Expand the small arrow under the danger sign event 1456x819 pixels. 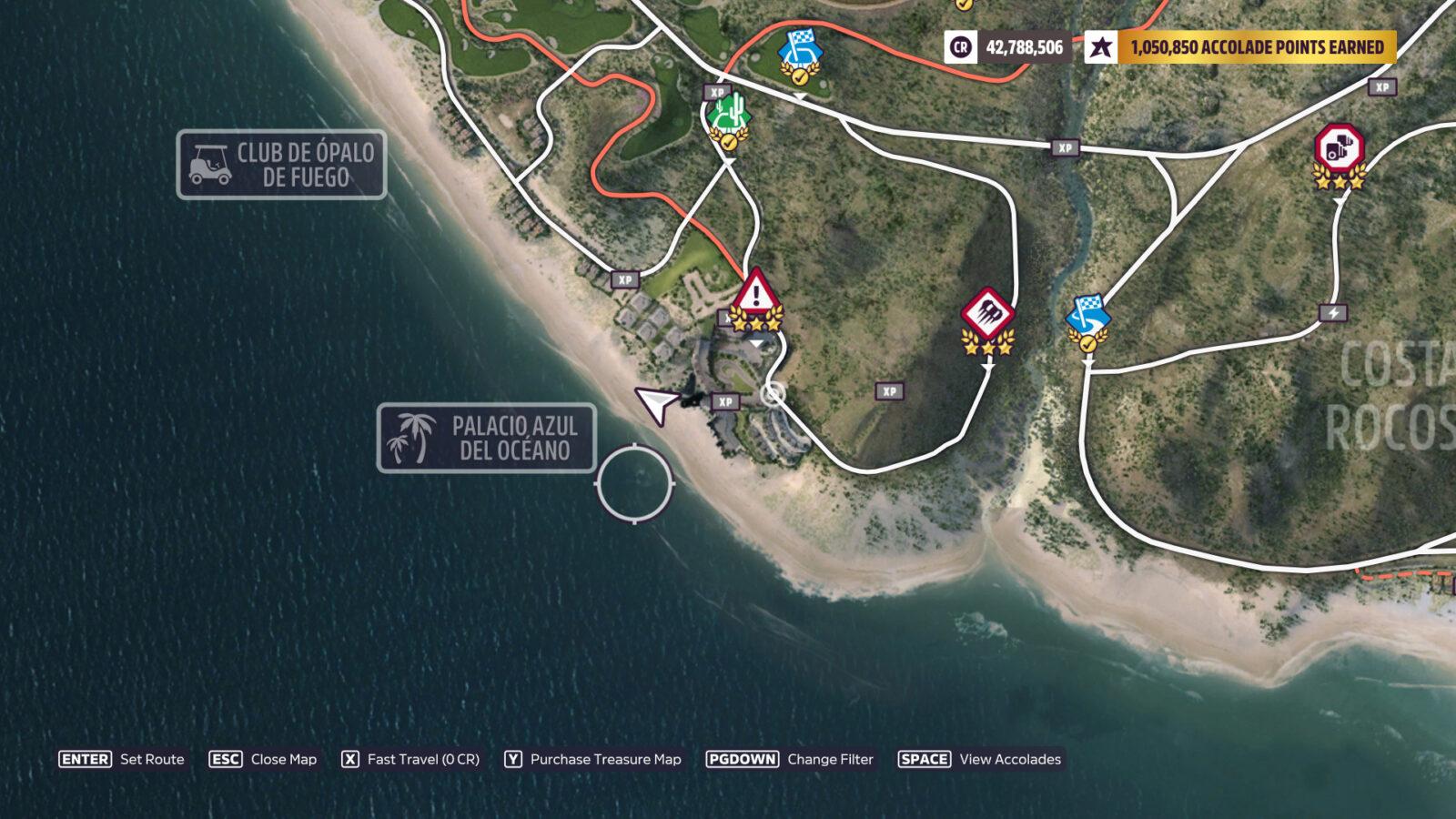[755, 344]
